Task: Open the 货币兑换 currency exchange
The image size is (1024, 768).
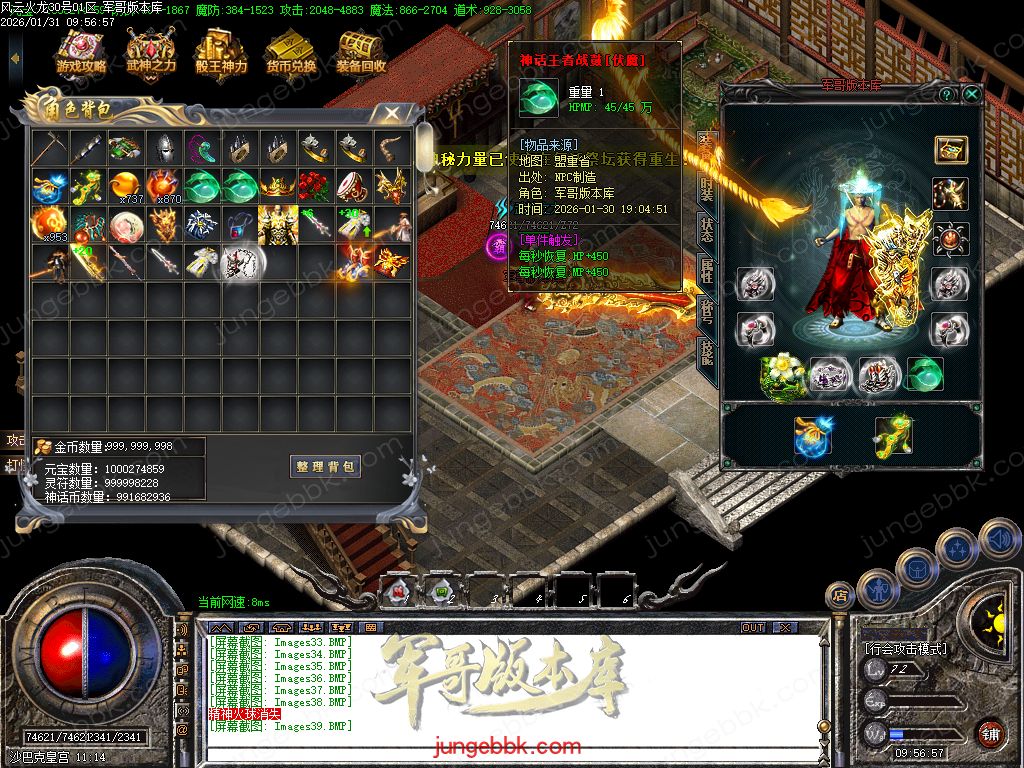Action: 291,53
